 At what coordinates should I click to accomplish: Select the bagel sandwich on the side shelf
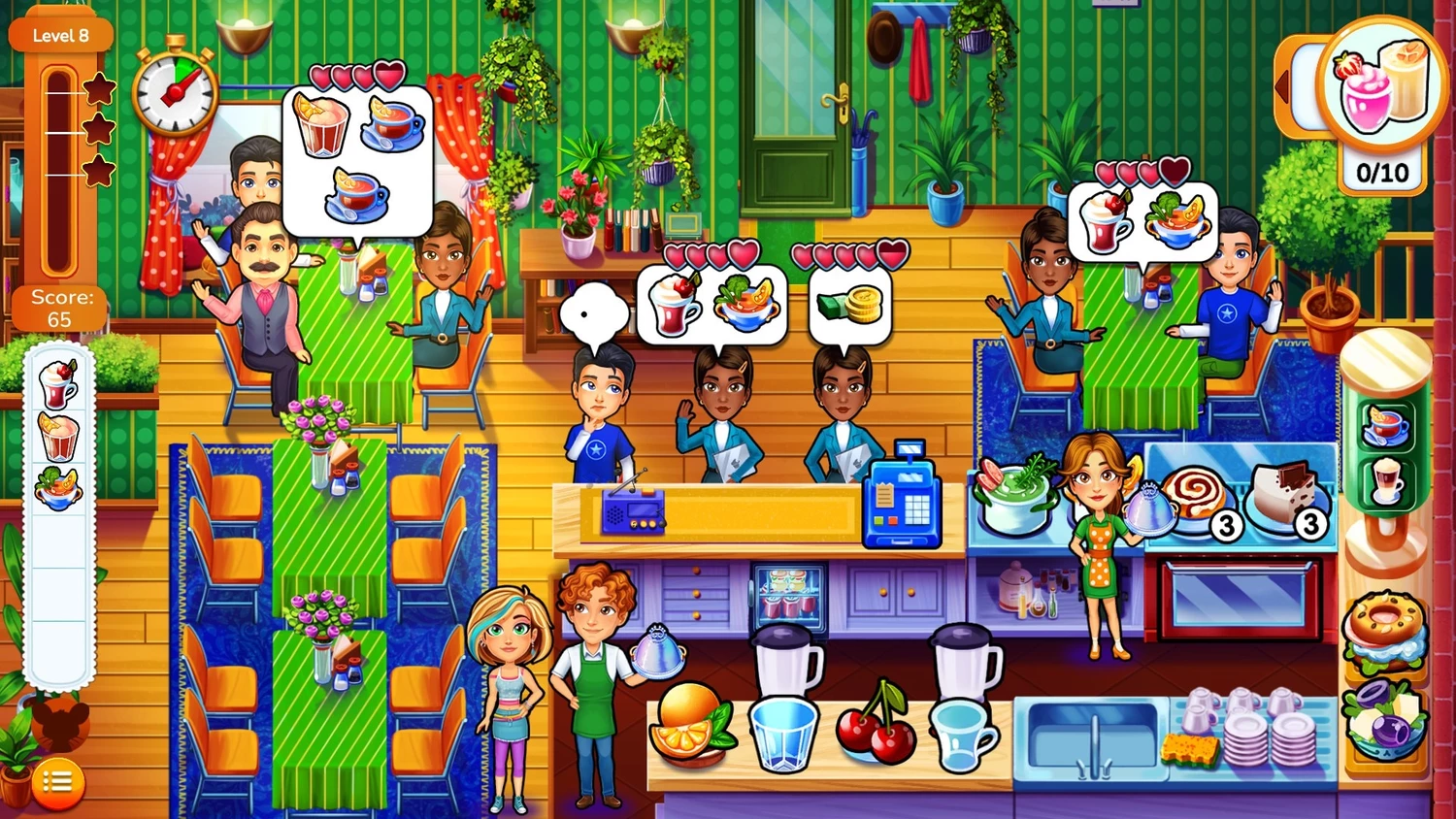tap(1384, 631)
